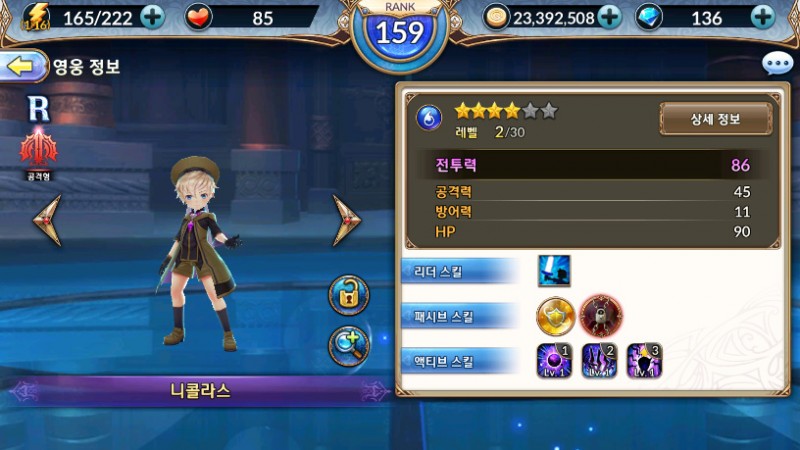This screenshot has height=450, width=800.
Task: Open the chat speech bubble
Action: tap(777, 65)
